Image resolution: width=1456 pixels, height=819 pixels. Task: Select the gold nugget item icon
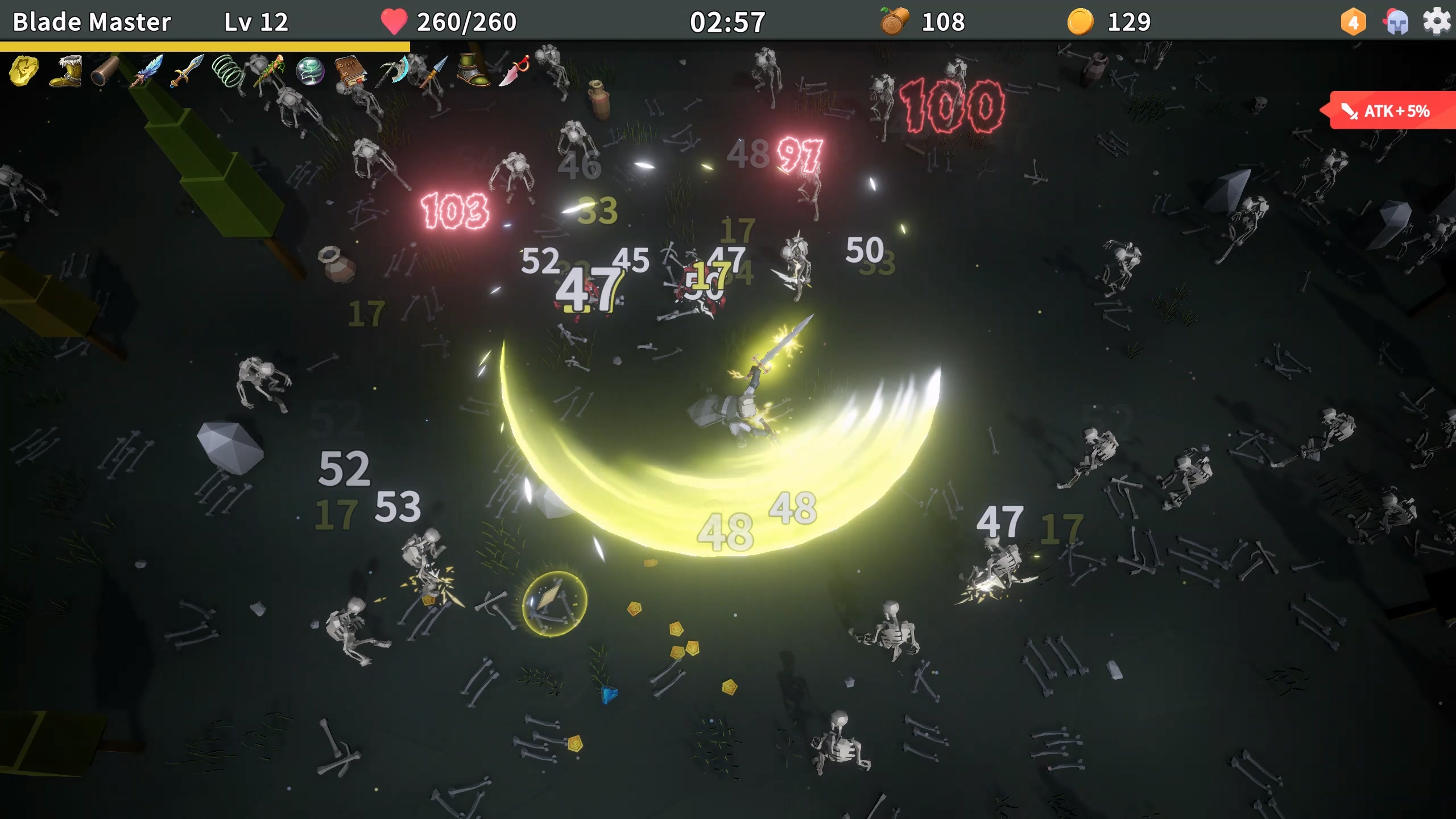point(24,71)
